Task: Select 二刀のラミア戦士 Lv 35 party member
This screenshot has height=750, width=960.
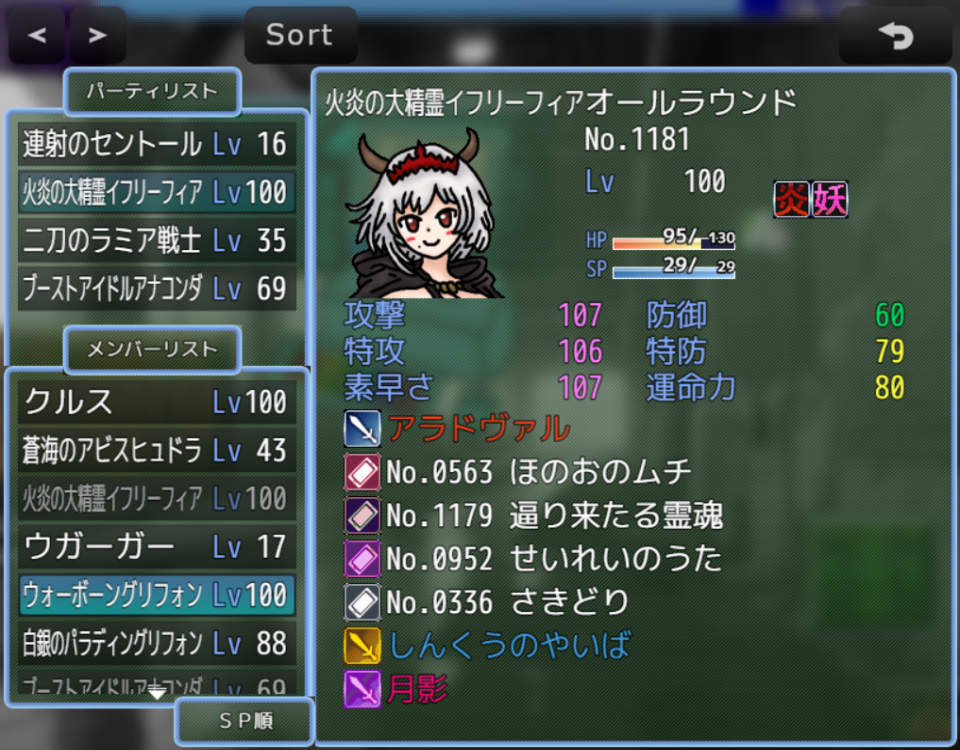Action: click(156, 241)
